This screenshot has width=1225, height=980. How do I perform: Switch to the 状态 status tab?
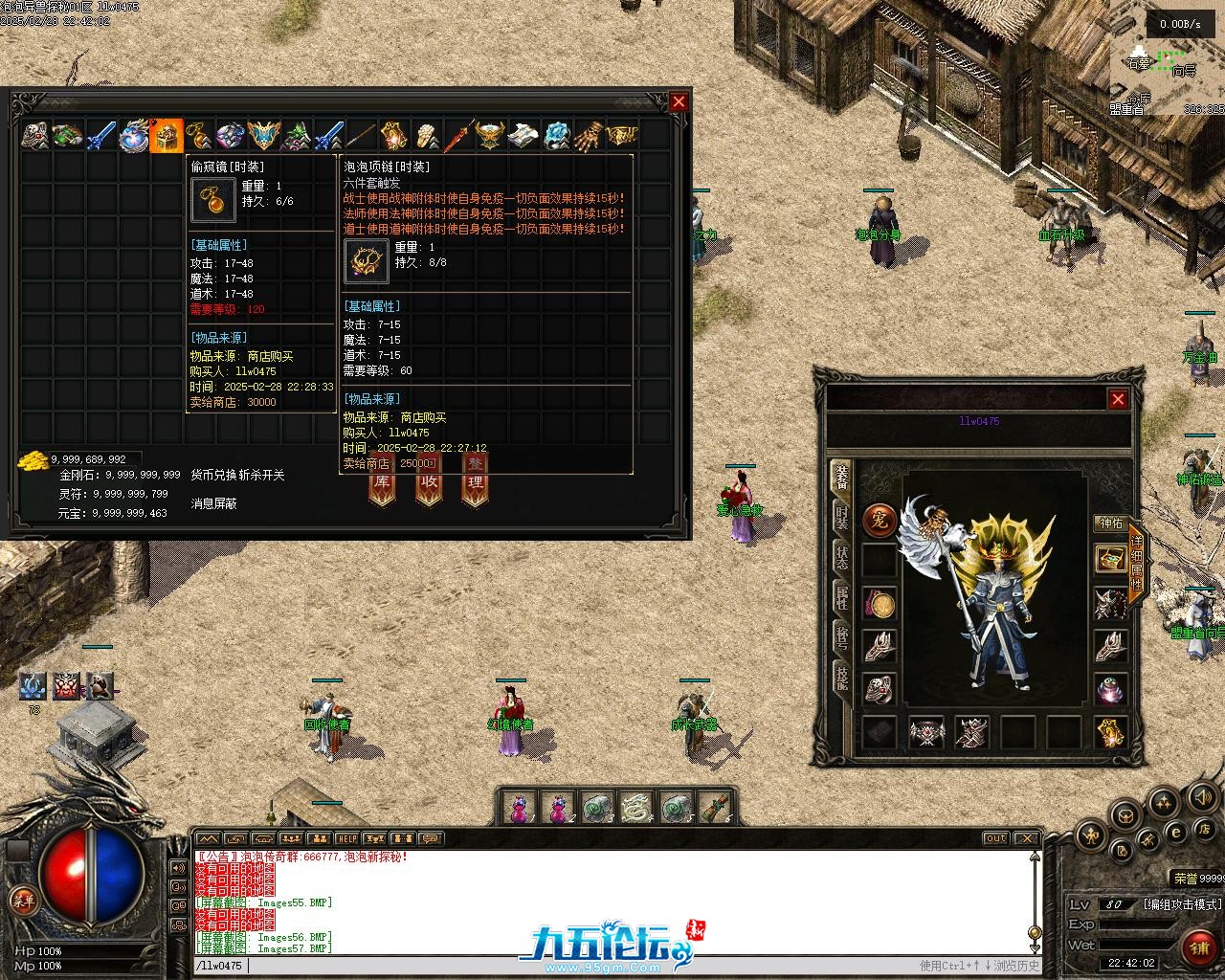click(841, 558)
